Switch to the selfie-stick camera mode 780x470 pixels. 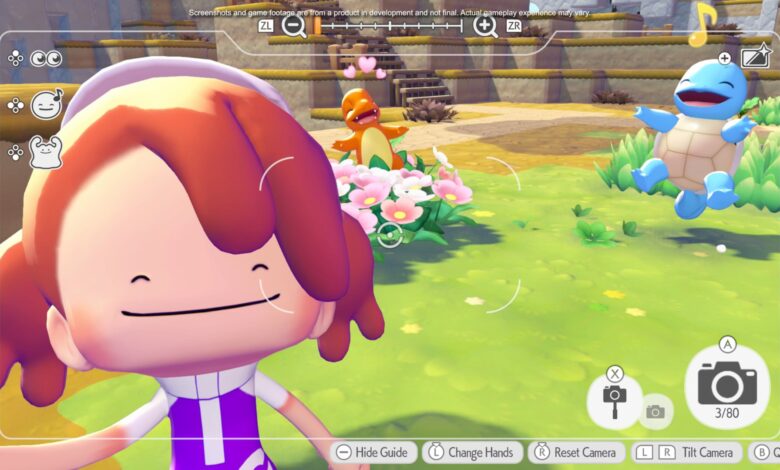[614, 397]
